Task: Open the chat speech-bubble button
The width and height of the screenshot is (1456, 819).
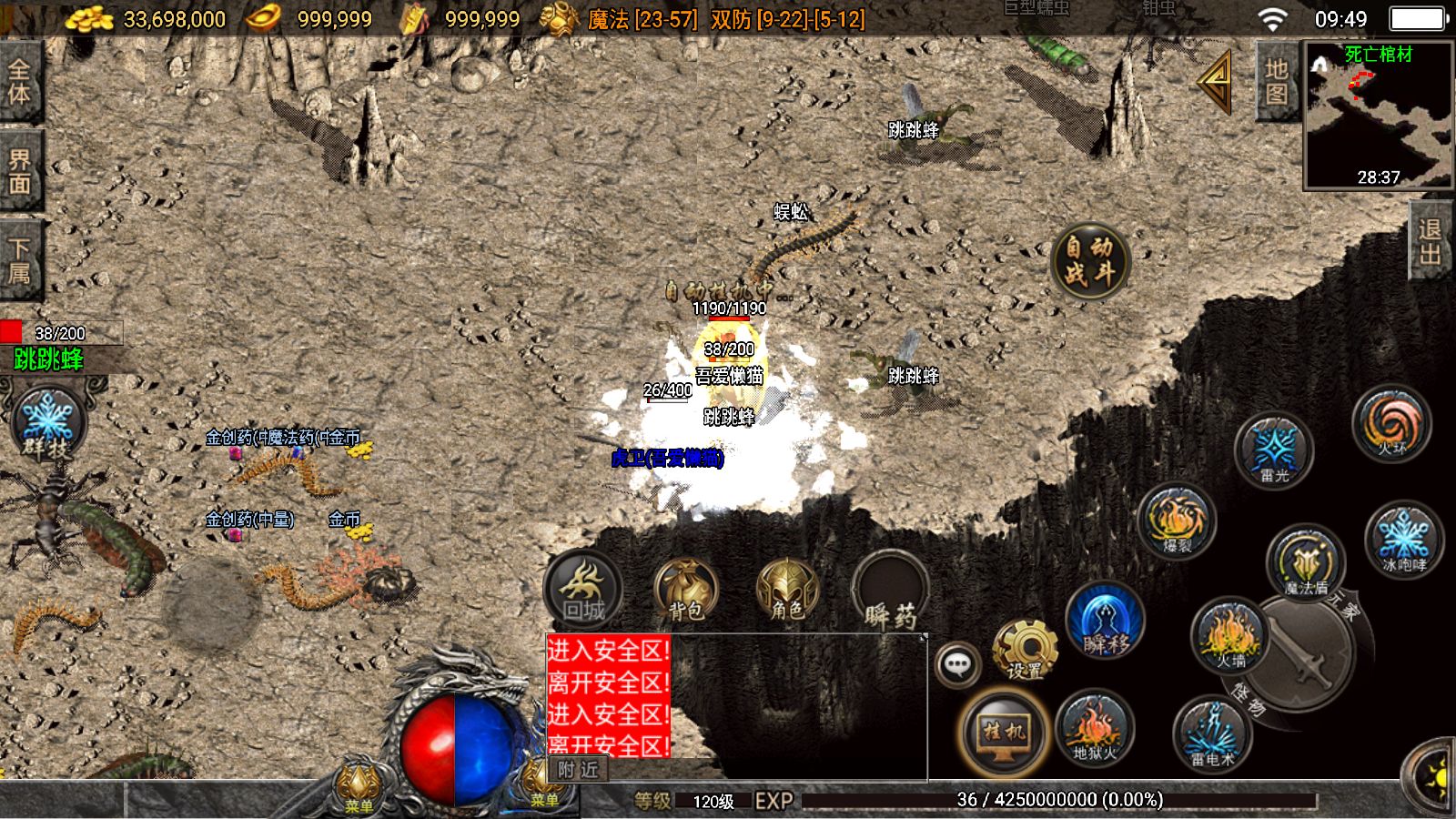Action: pos(957,665)
